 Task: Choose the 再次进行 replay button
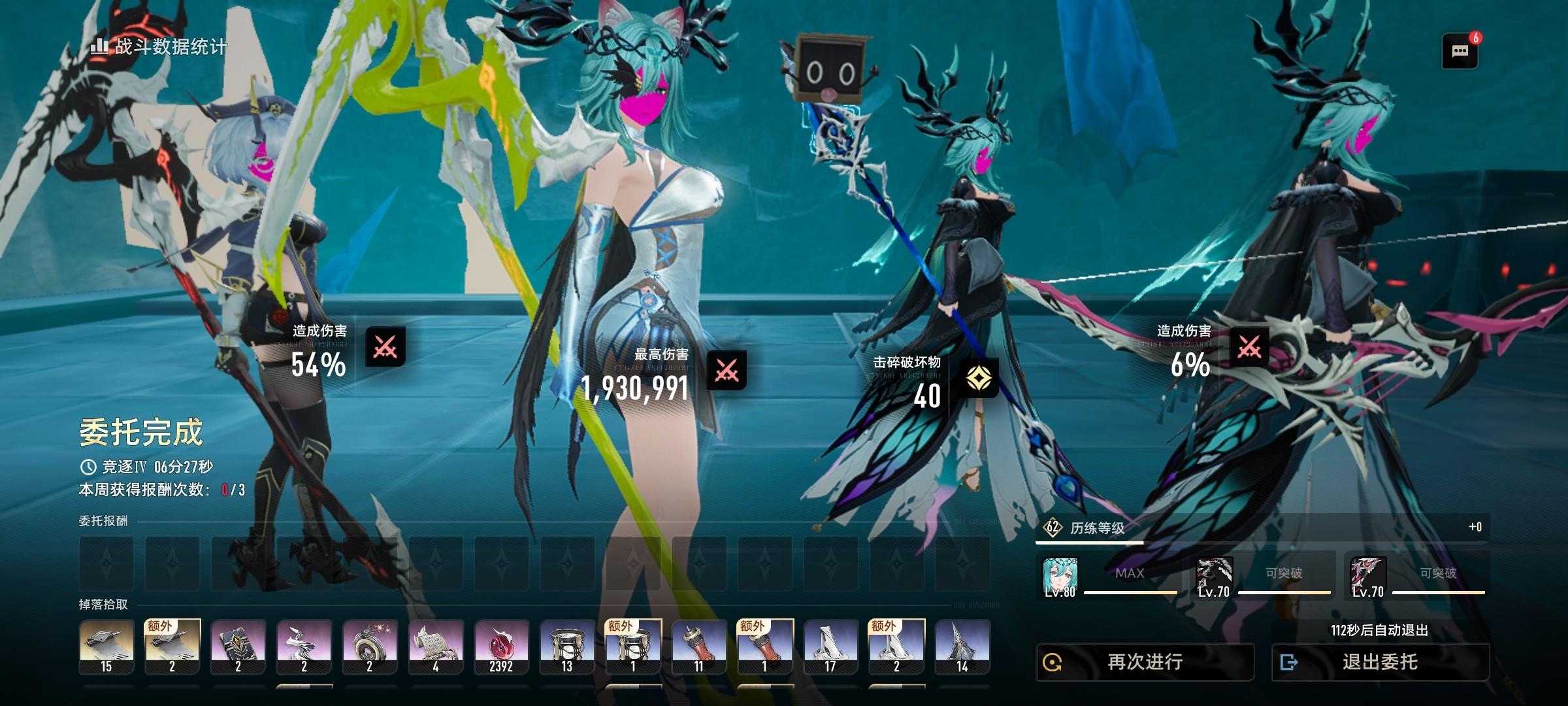point(1145,662)
